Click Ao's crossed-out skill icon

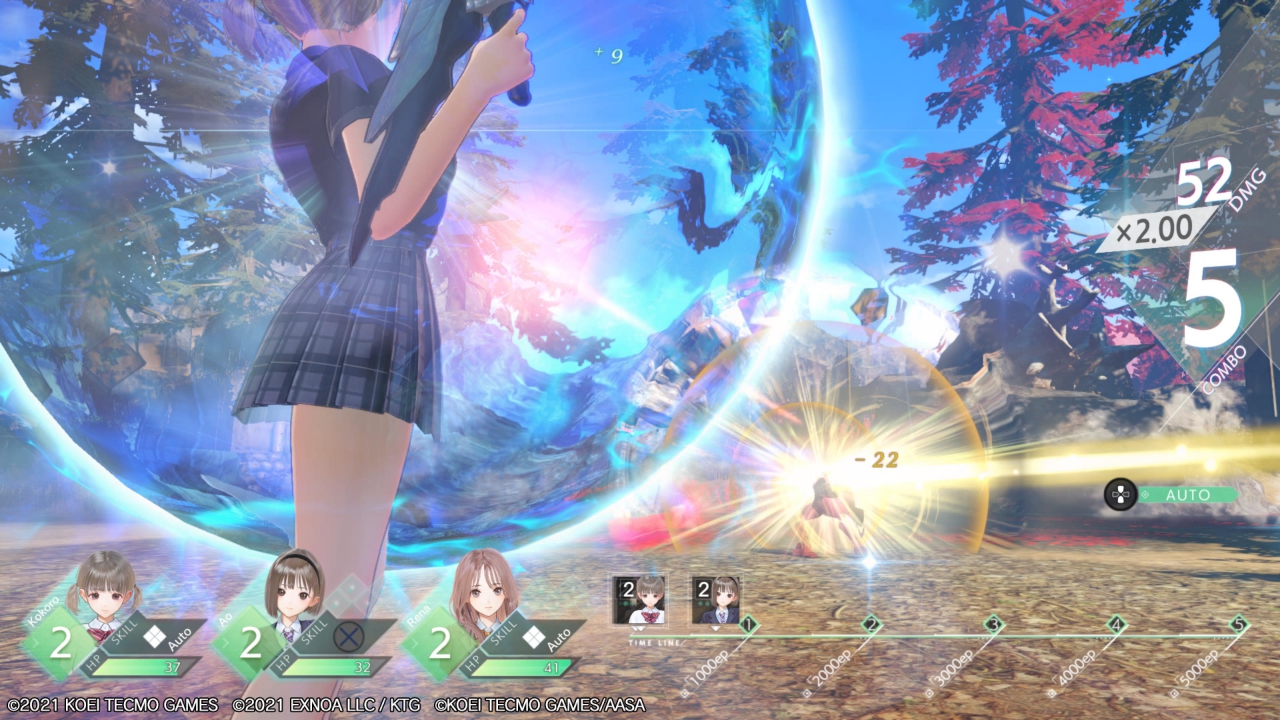[x=348, y=636]
